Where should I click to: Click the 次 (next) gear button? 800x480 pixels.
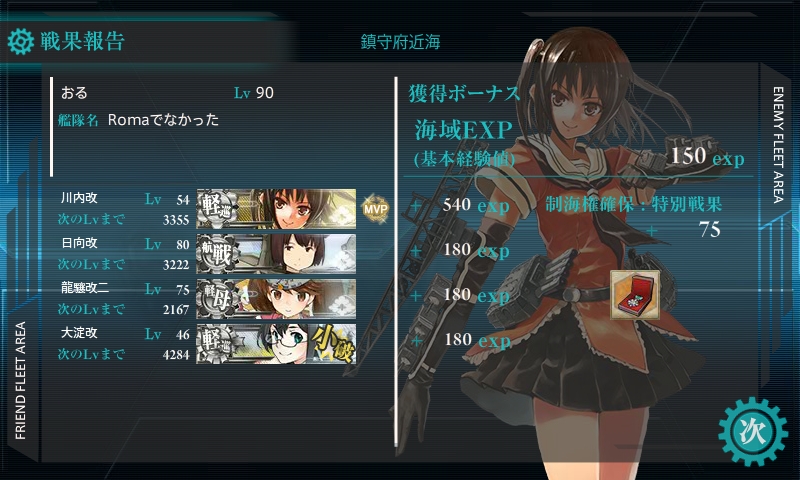point(748,429)
